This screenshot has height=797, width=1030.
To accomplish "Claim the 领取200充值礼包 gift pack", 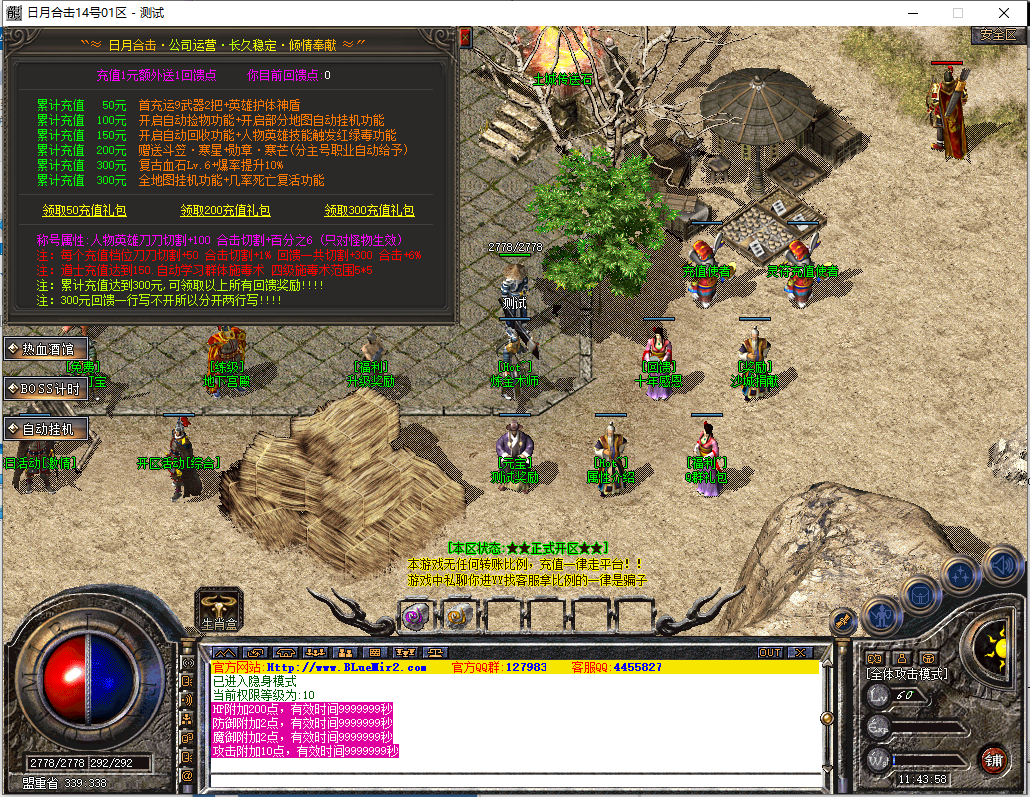I will pos(225,211).
